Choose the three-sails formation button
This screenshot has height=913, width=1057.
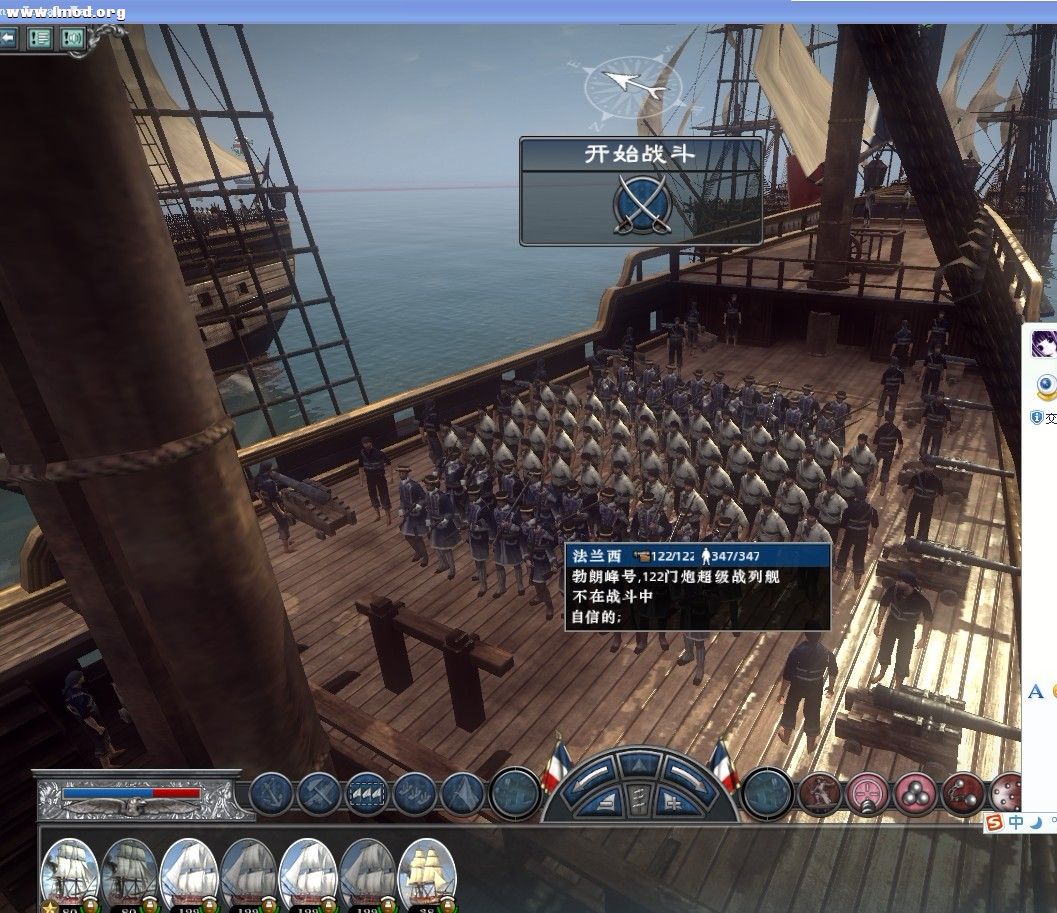(367, 793)
